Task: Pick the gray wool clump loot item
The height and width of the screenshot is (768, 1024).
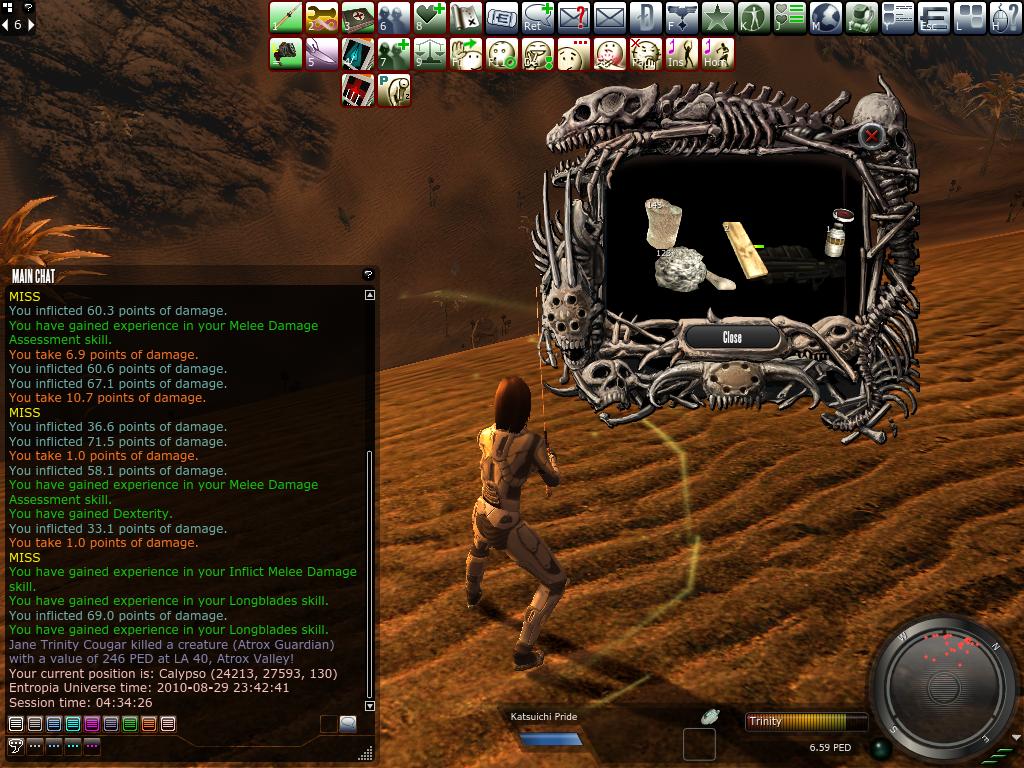Action: [x=681, y=268]
